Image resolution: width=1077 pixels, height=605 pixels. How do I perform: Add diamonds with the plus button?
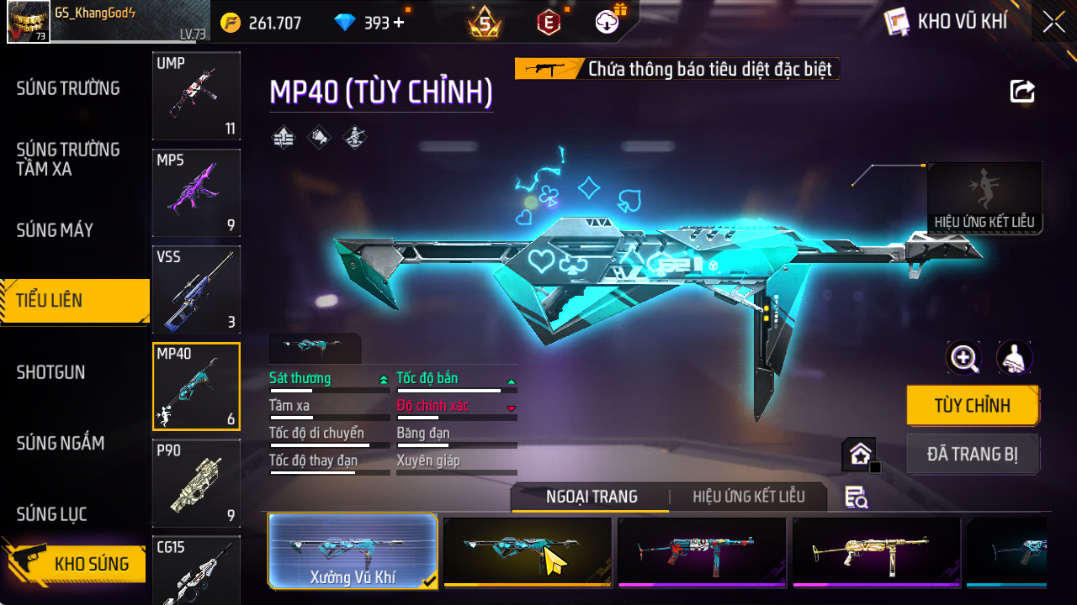400,22
